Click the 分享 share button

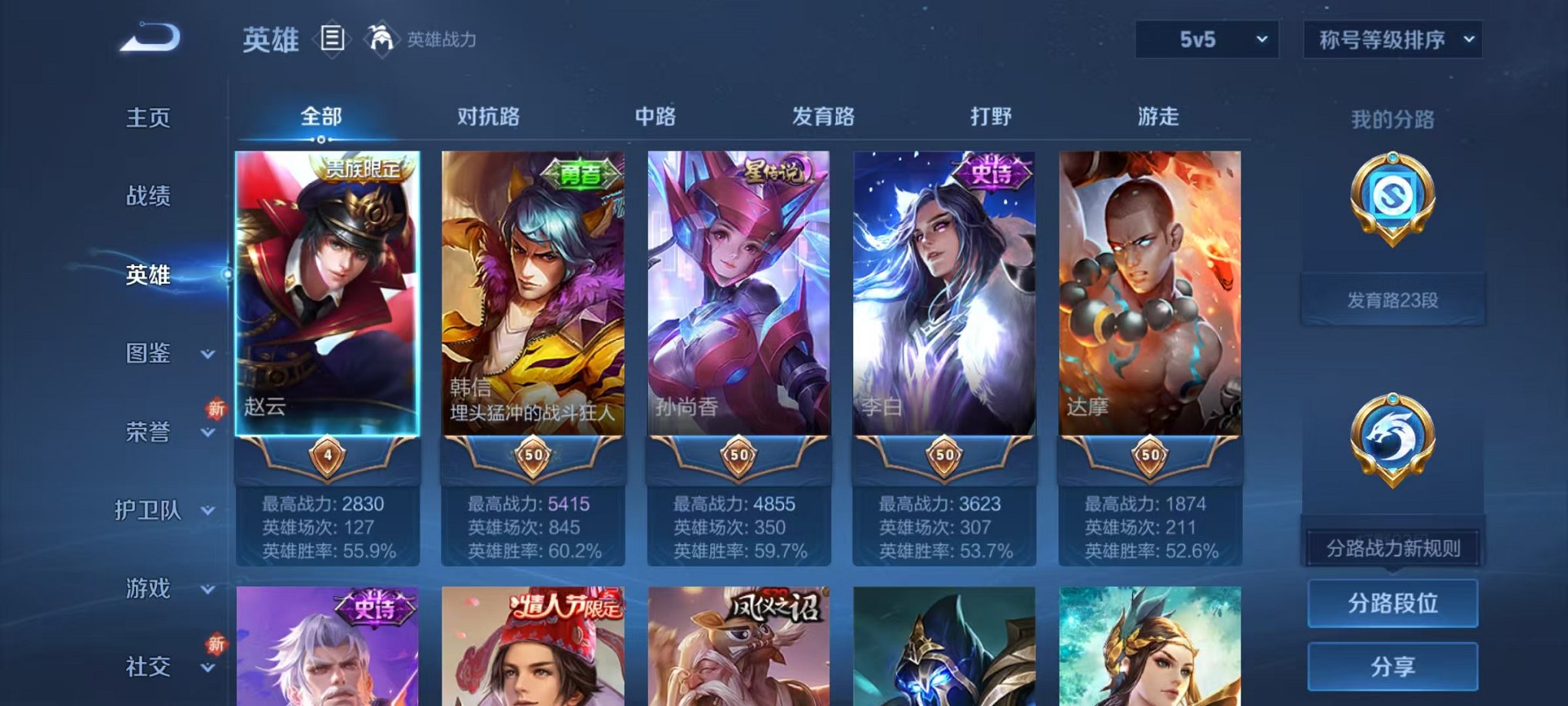[1393, 664]
